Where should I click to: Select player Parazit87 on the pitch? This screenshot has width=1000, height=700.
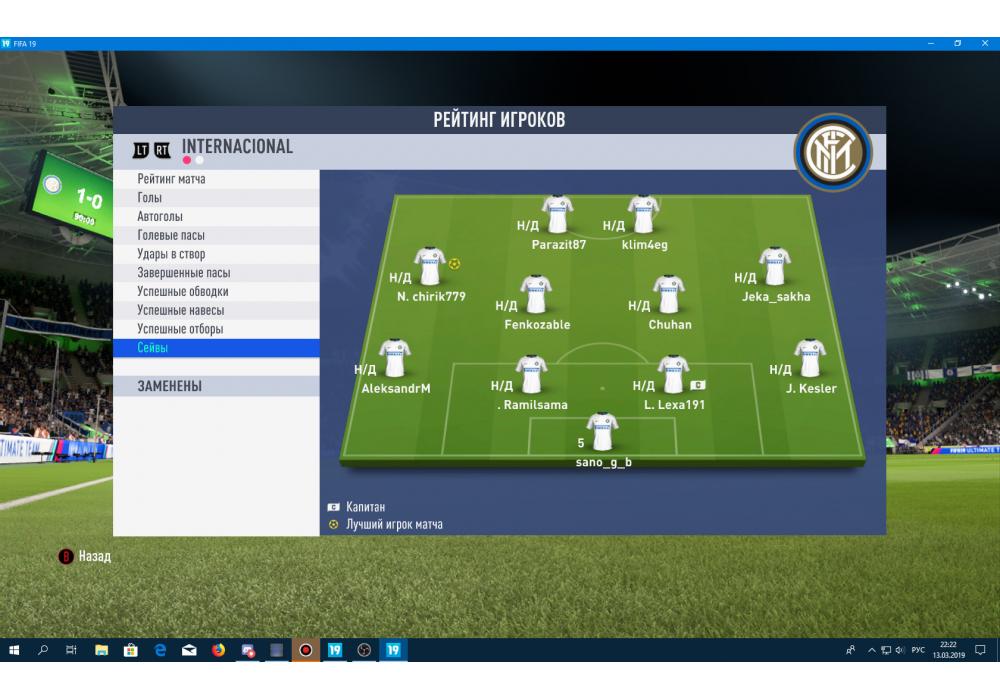click(558, 214)
